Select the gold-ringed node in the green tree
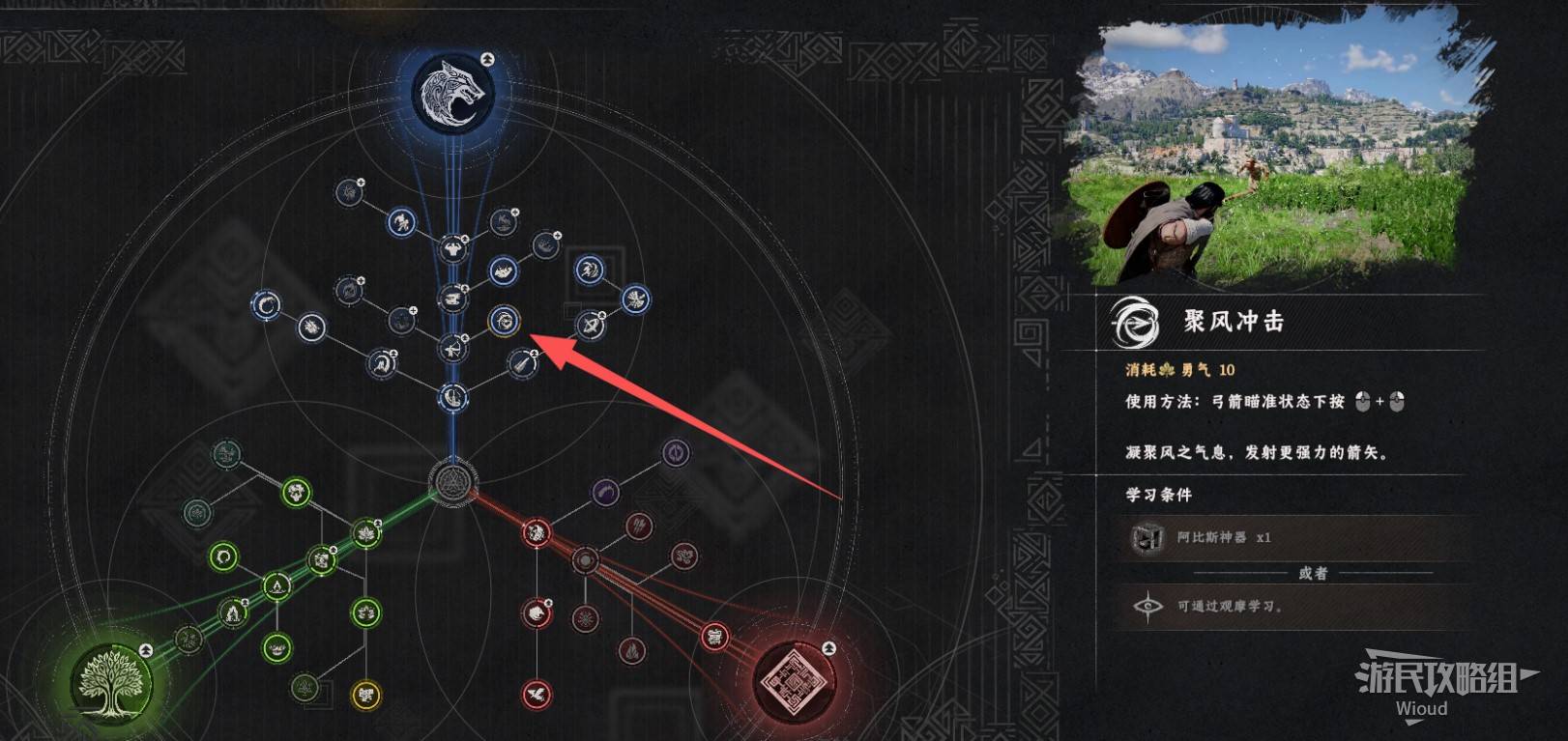Screen dimensions: 1568x741 pyautogui.click(x=365, y=694)
